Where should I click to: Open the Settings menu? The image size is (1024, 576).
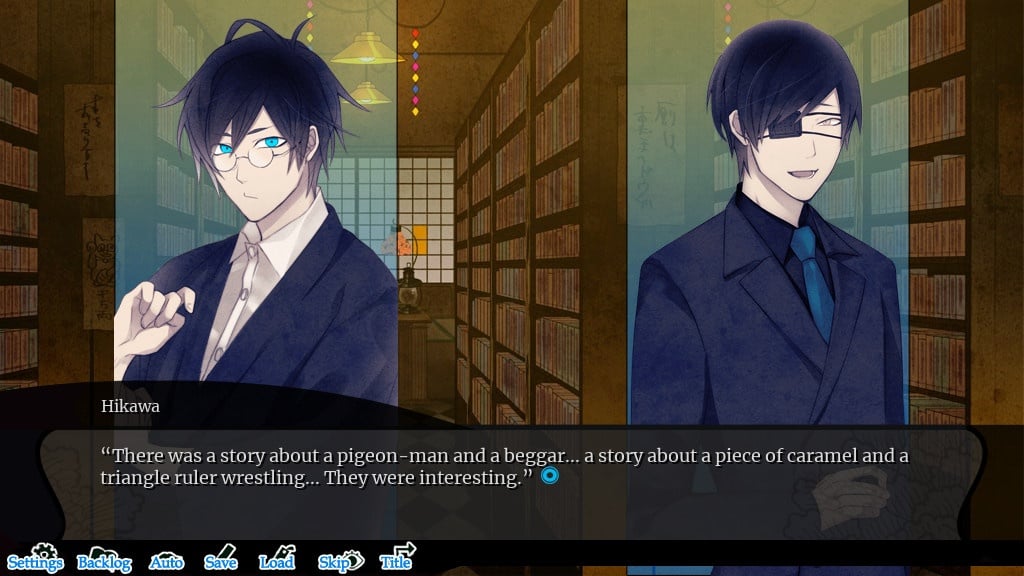pyautogui.click(x=35, y=559)
